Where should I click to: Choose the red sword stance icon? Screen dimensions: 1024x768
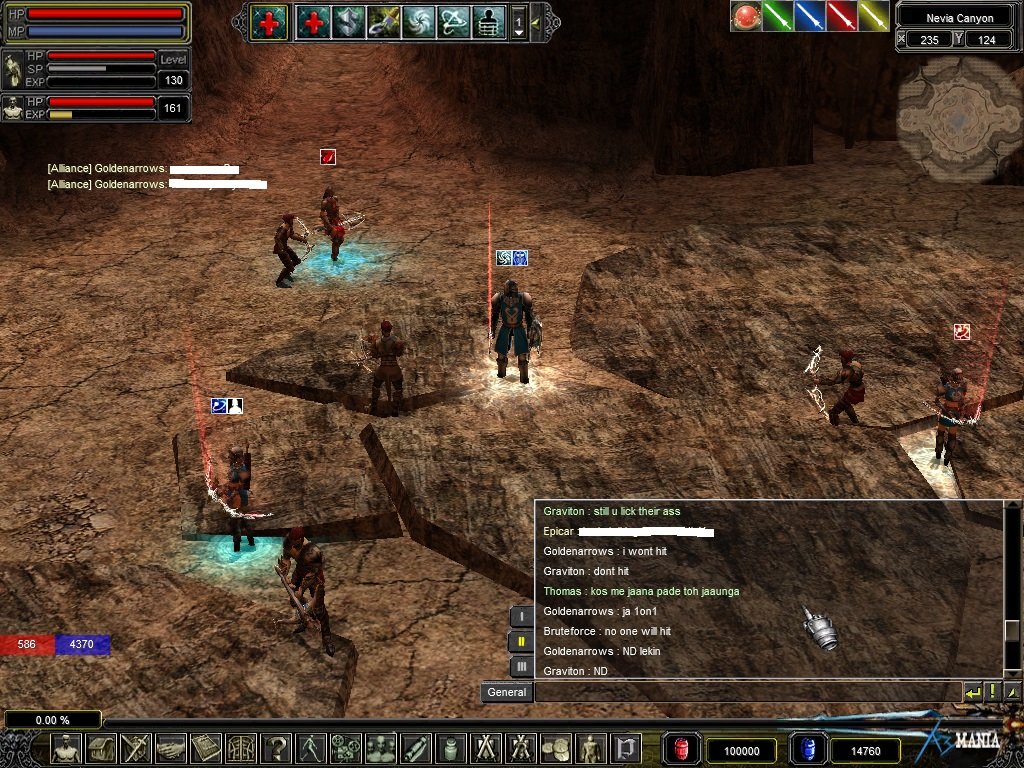tap(842, 16)
